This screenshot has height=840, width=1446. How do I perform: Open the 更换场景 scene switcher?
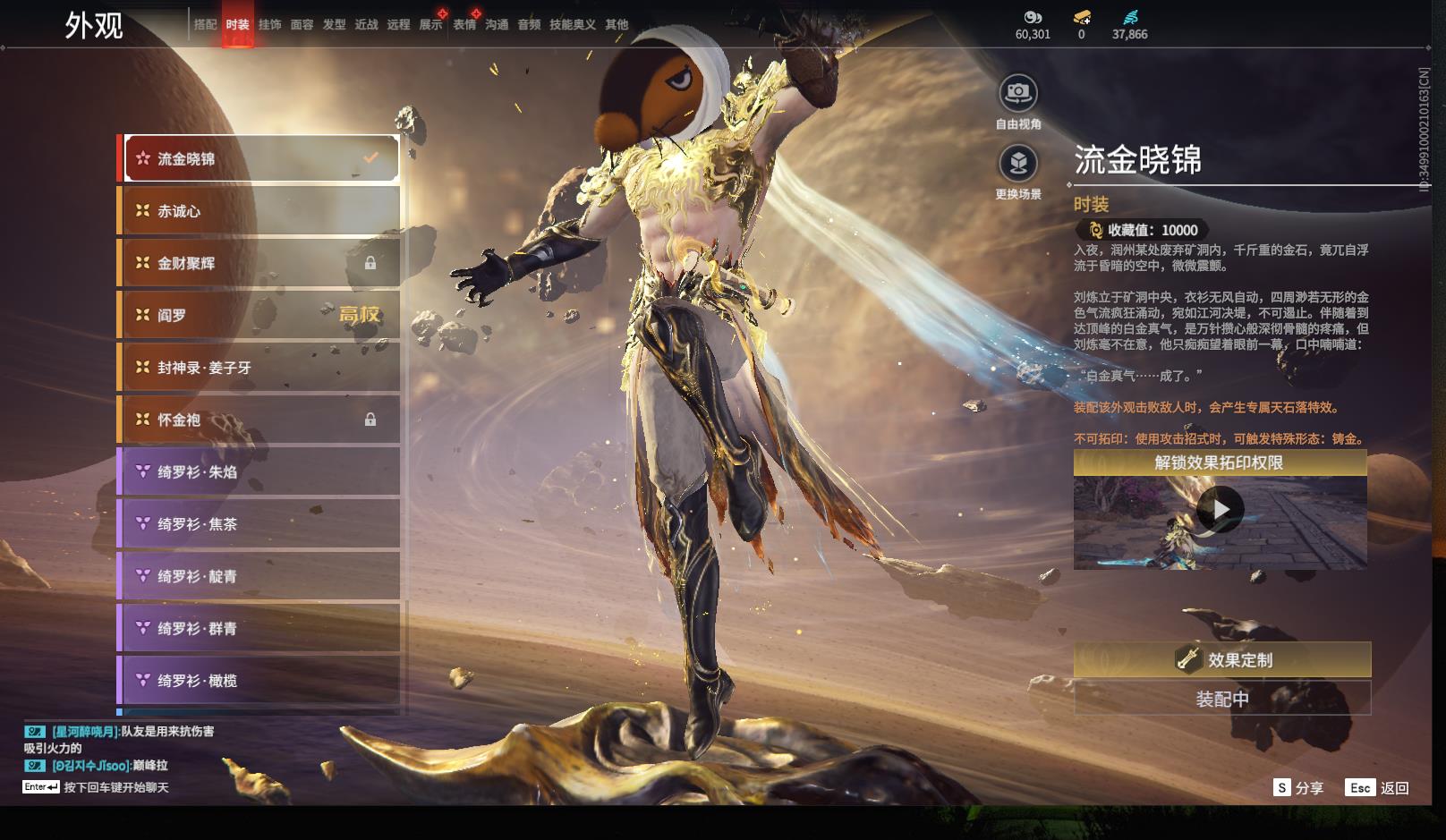[x=1018, y=164]
